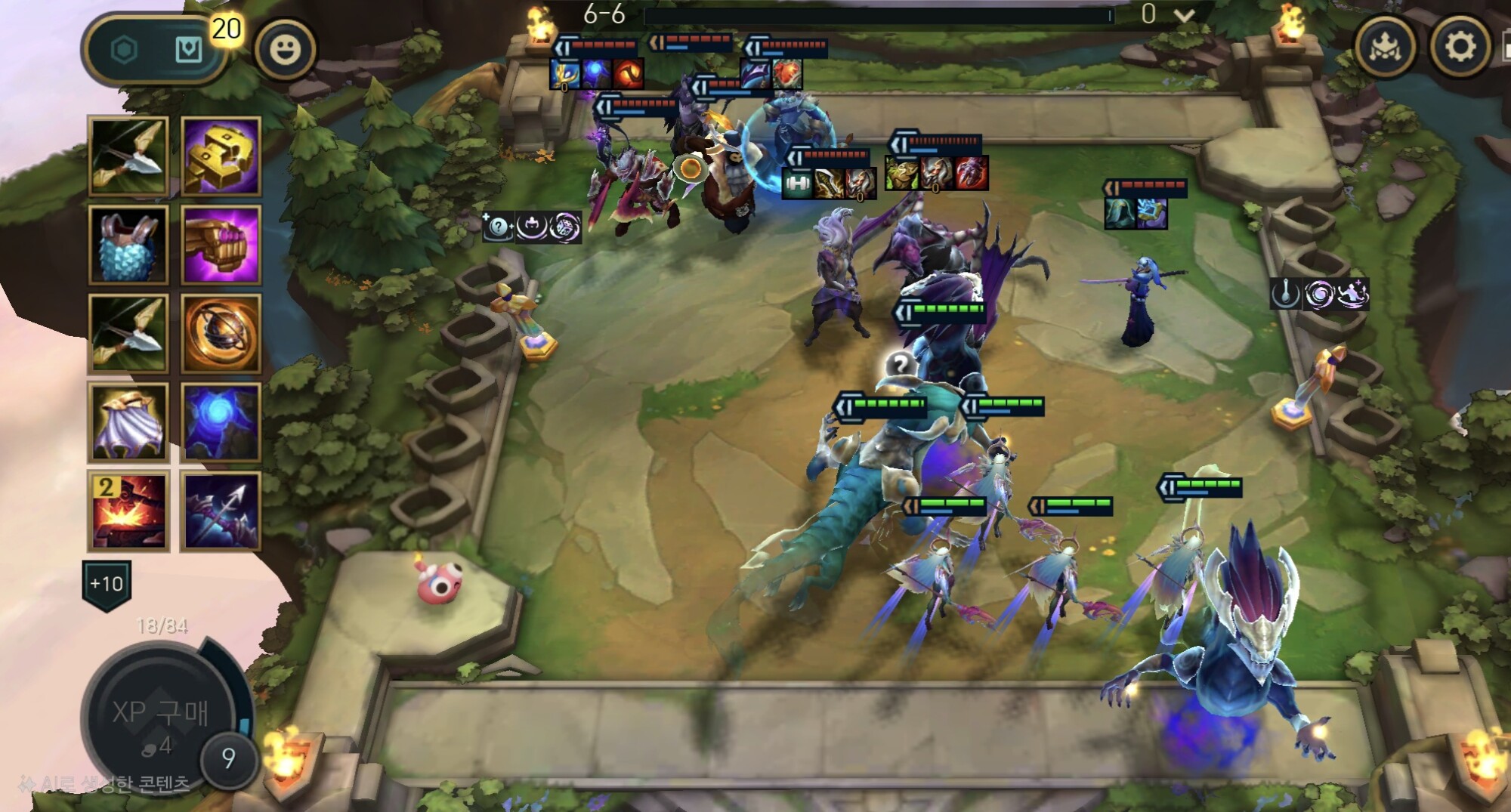The height and width of the screenshot is (812, 1511).
Task: Switch to the hexagon view in top-left panel
Action: pyautogui.click(x=124, y=50)
